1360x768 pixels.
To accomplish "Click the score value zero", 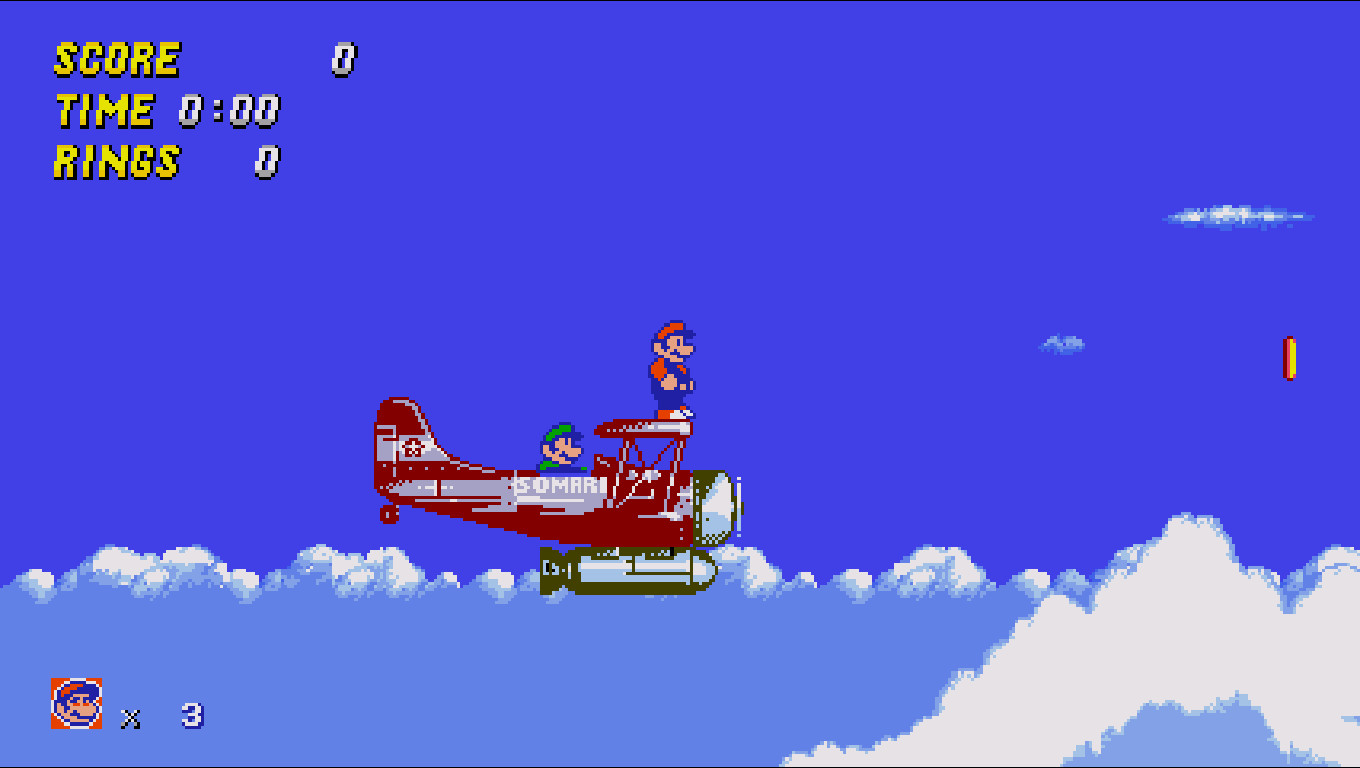I will pos(343,58).
